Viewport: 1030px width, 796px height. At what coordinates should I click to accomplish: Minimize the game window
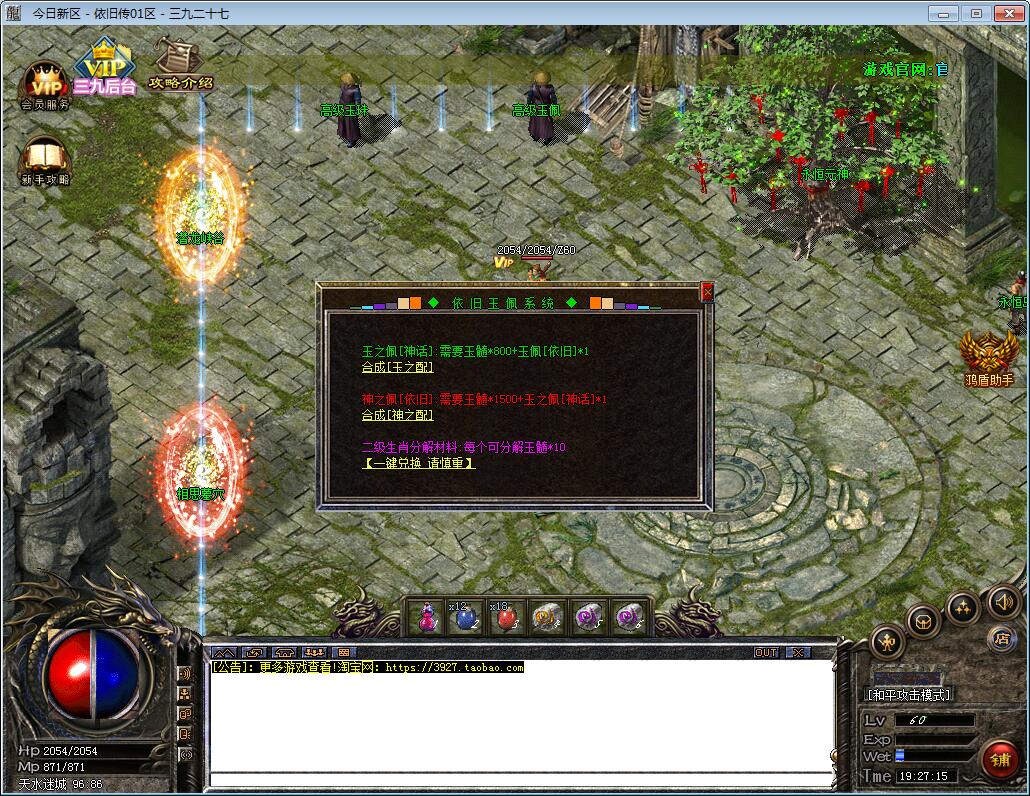pos(942,13)
